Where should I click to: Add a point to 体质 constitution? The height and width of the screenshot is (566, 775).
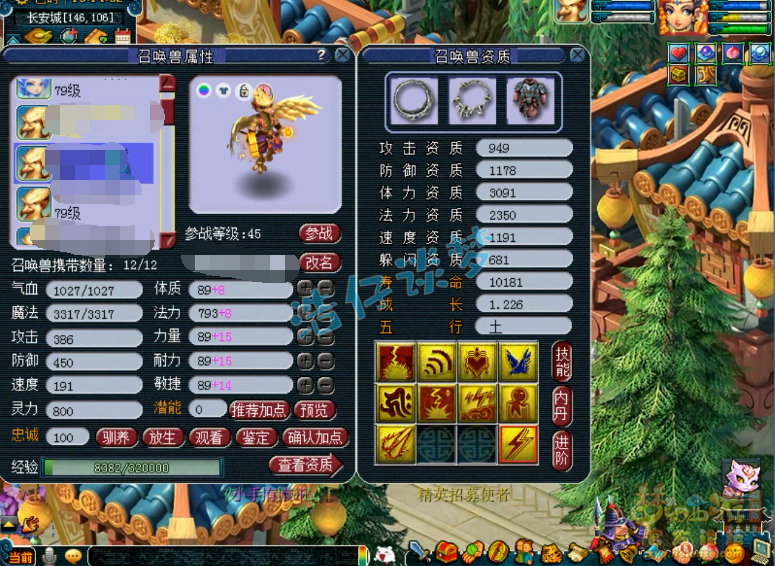[x=305, y=288]
